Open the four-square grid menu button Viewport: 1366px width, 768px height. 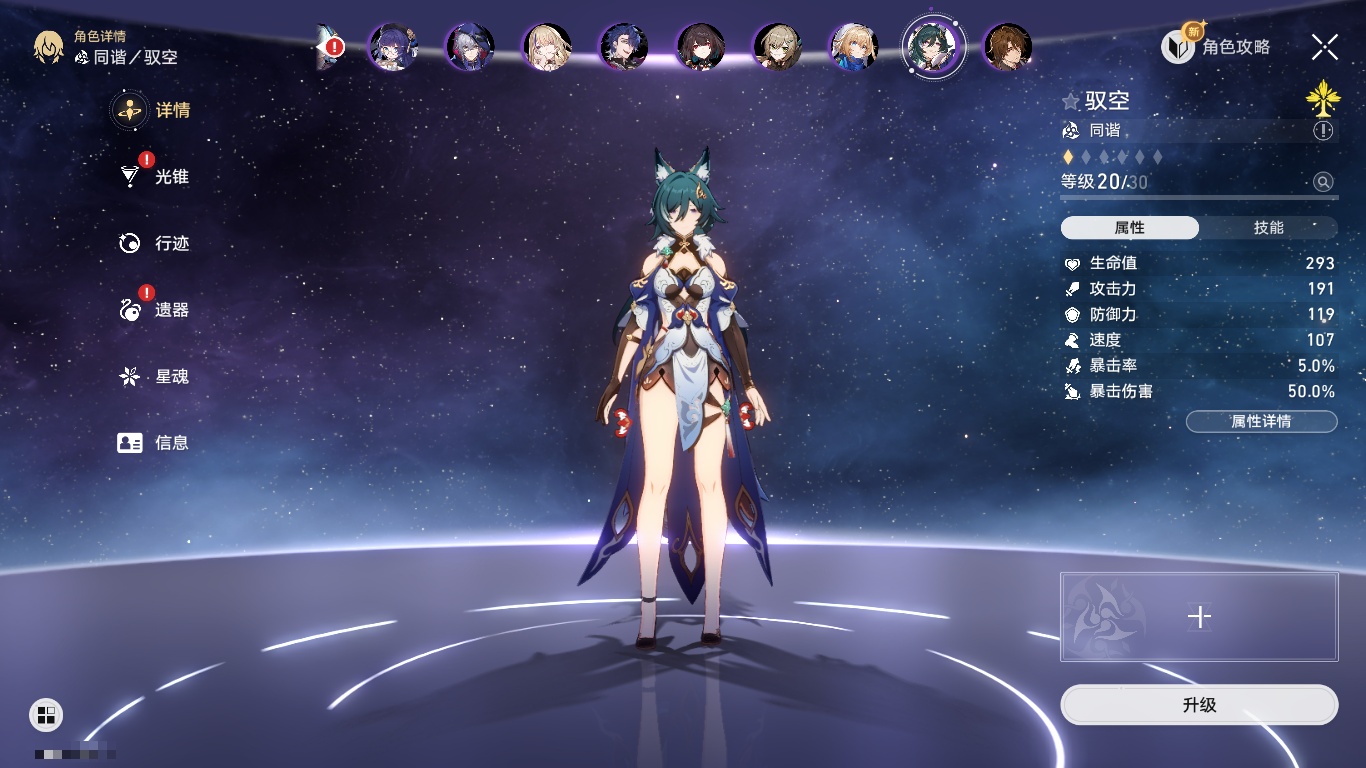[46, 714]
